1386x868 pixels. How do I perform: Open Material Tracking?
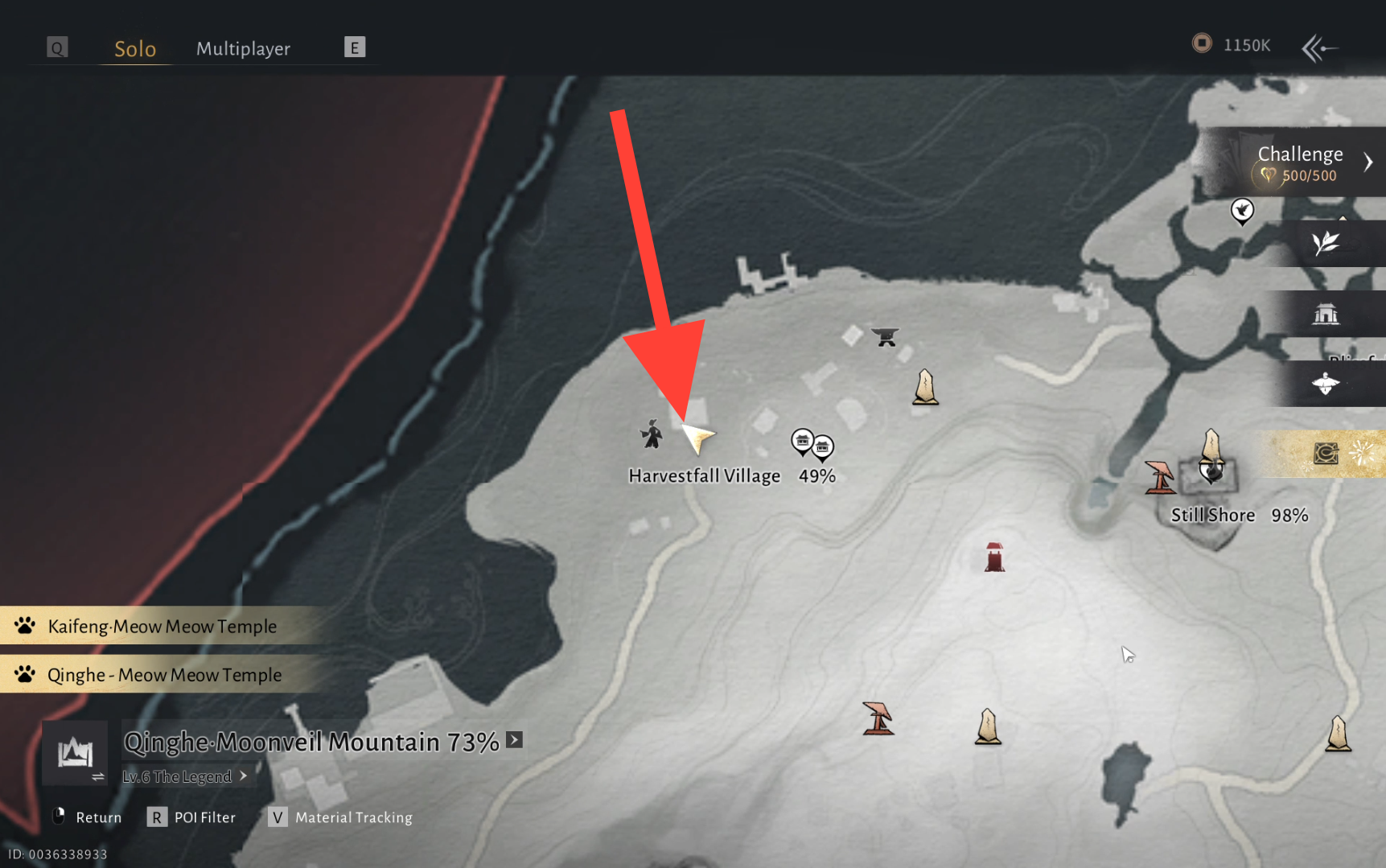tap(340, 817)
